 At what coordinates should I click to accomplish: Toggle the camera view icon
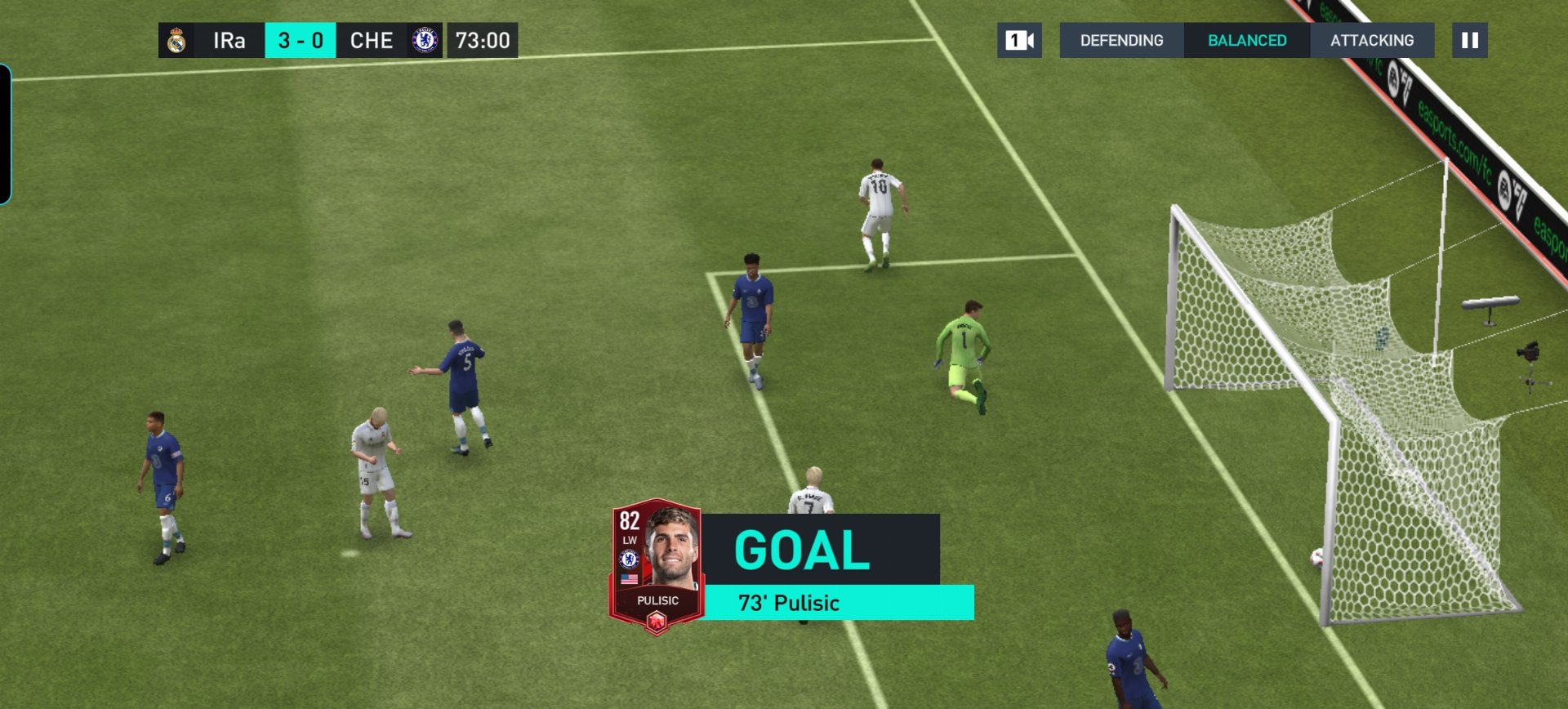1019,40
